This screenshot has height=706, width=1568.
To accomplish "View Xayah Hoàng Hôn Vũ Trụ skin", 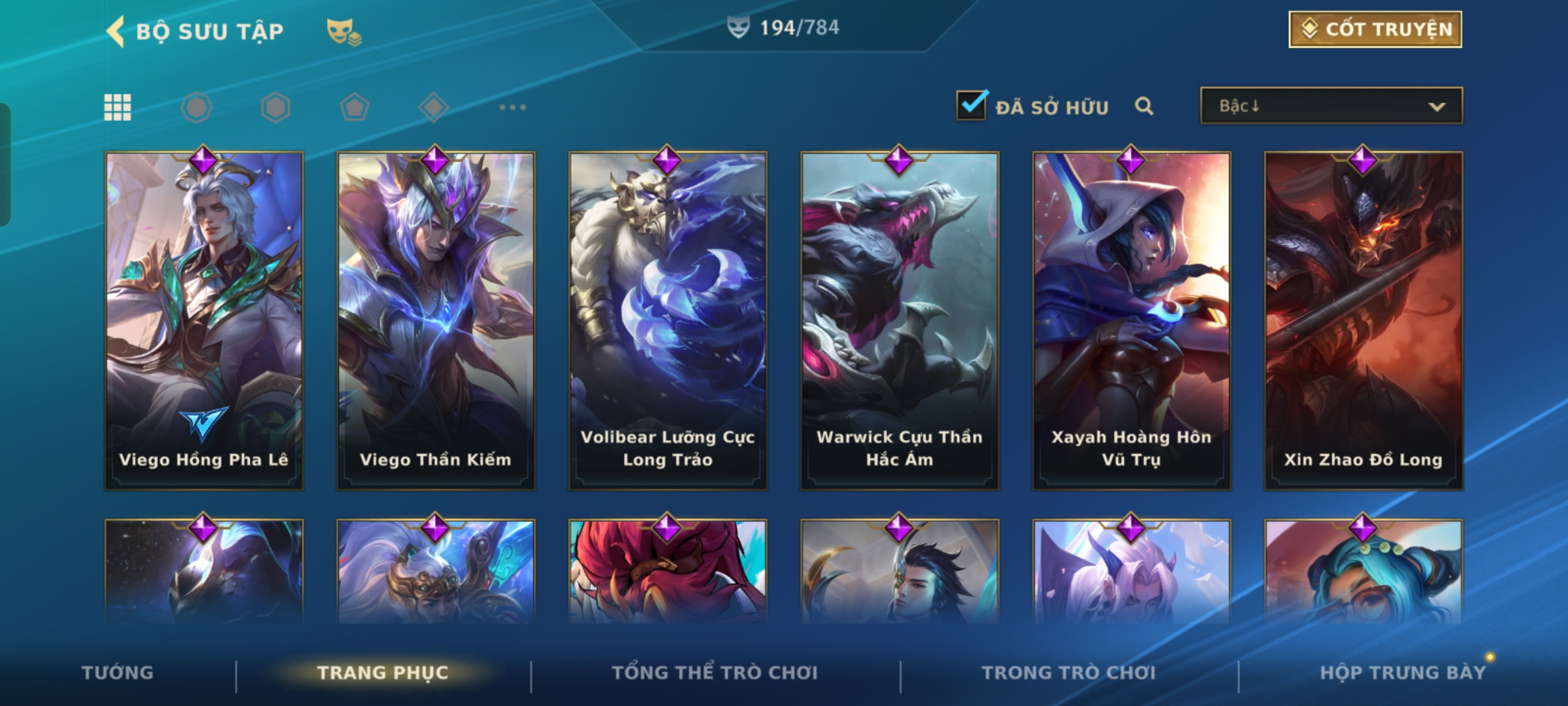I will pos(1132,320).
